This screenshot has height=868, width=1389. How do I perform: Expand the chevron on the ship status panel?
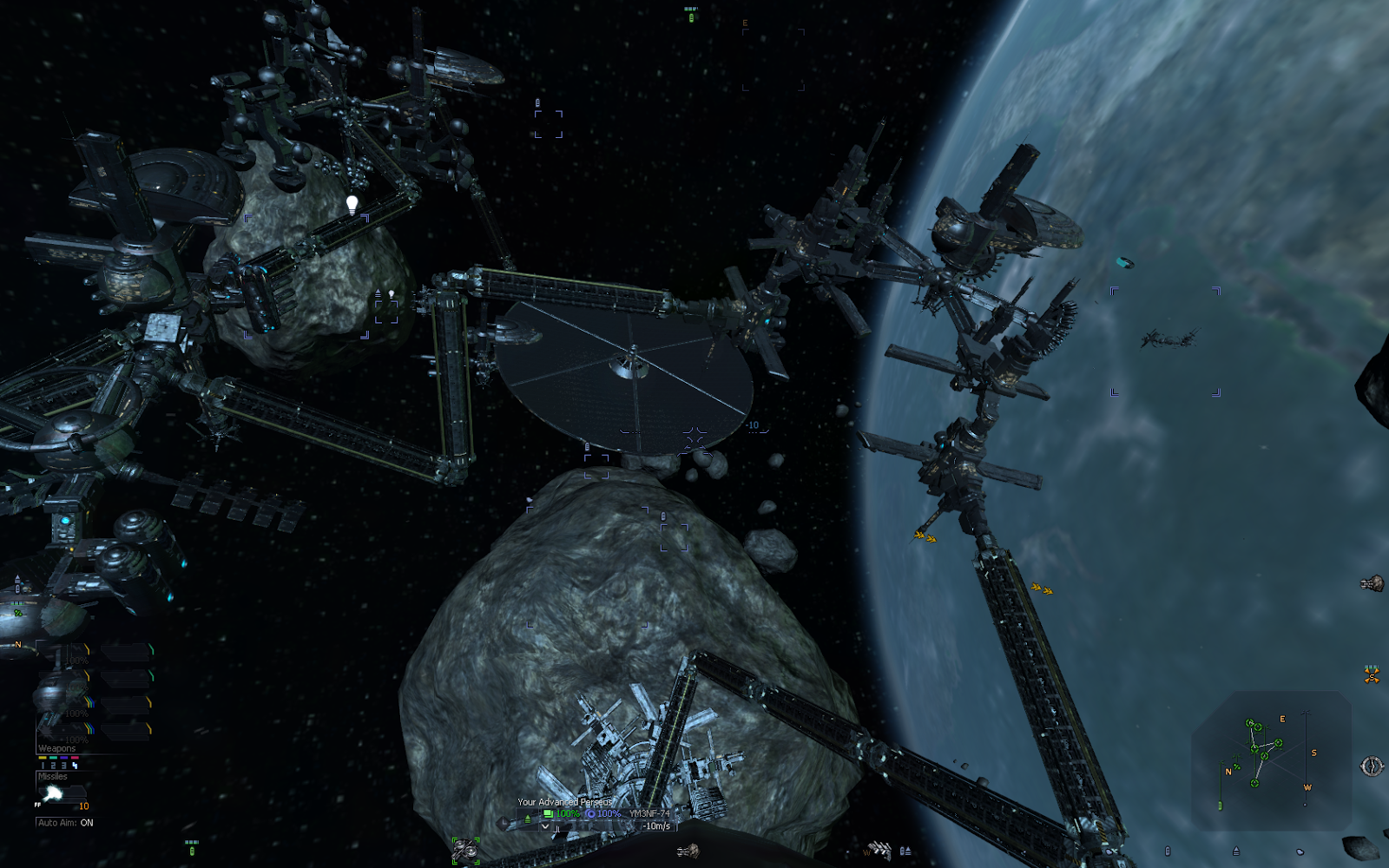[x=545, y=826]
